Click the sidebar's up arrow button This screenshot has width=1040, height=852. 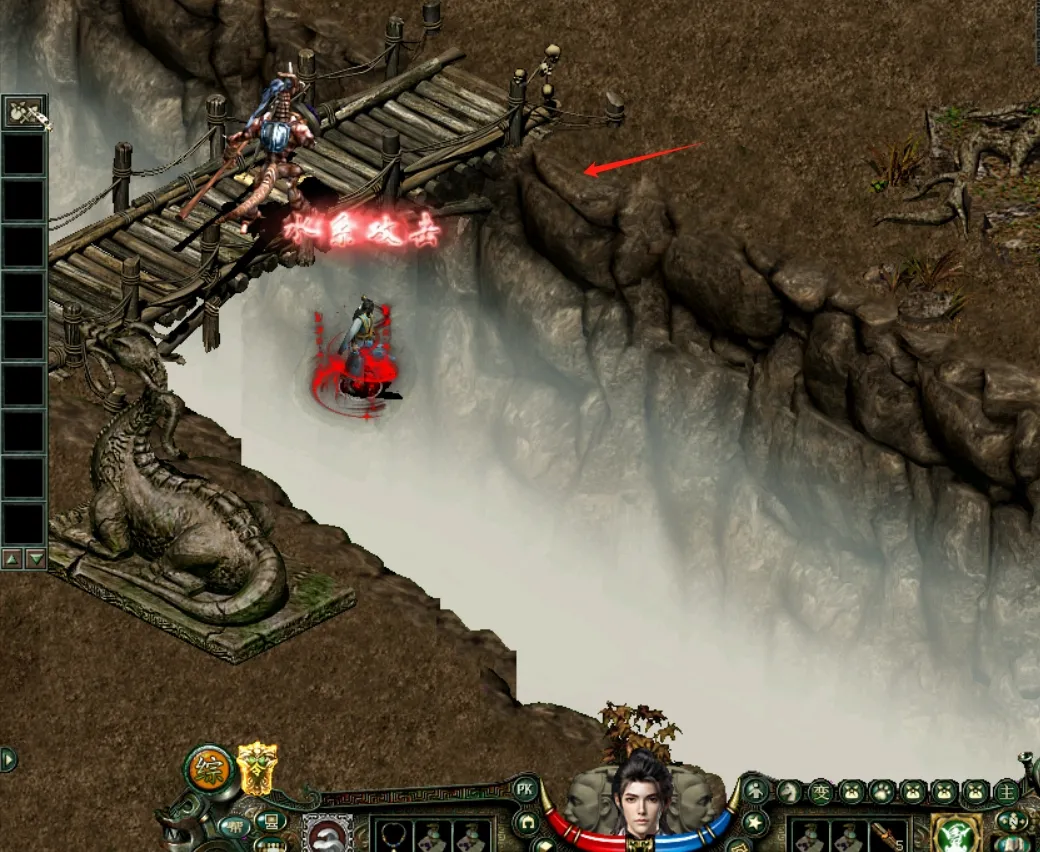point(13,559)
